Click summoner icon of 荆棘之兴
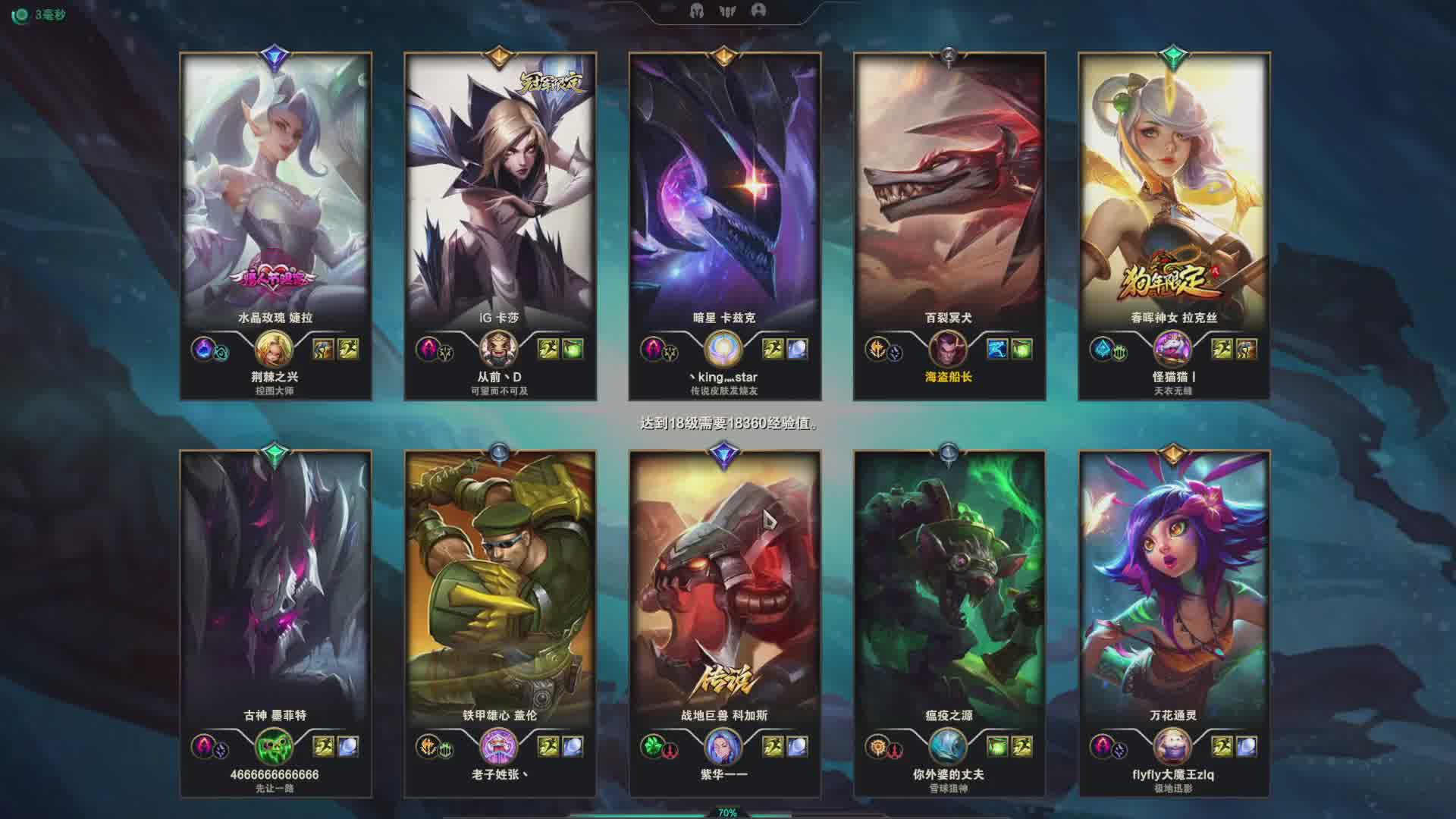Image resolution: width=1456 pixels, height=819 pixels. click(x=274, y=349)
